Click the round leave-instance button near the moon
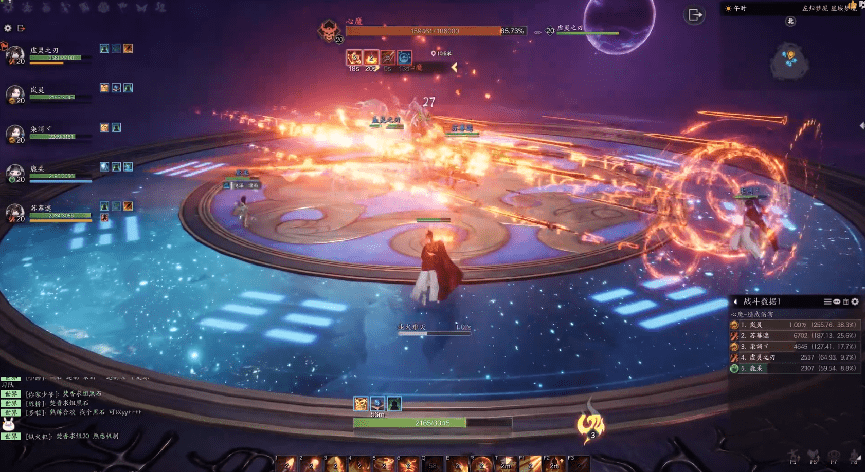 pos(696,14)
